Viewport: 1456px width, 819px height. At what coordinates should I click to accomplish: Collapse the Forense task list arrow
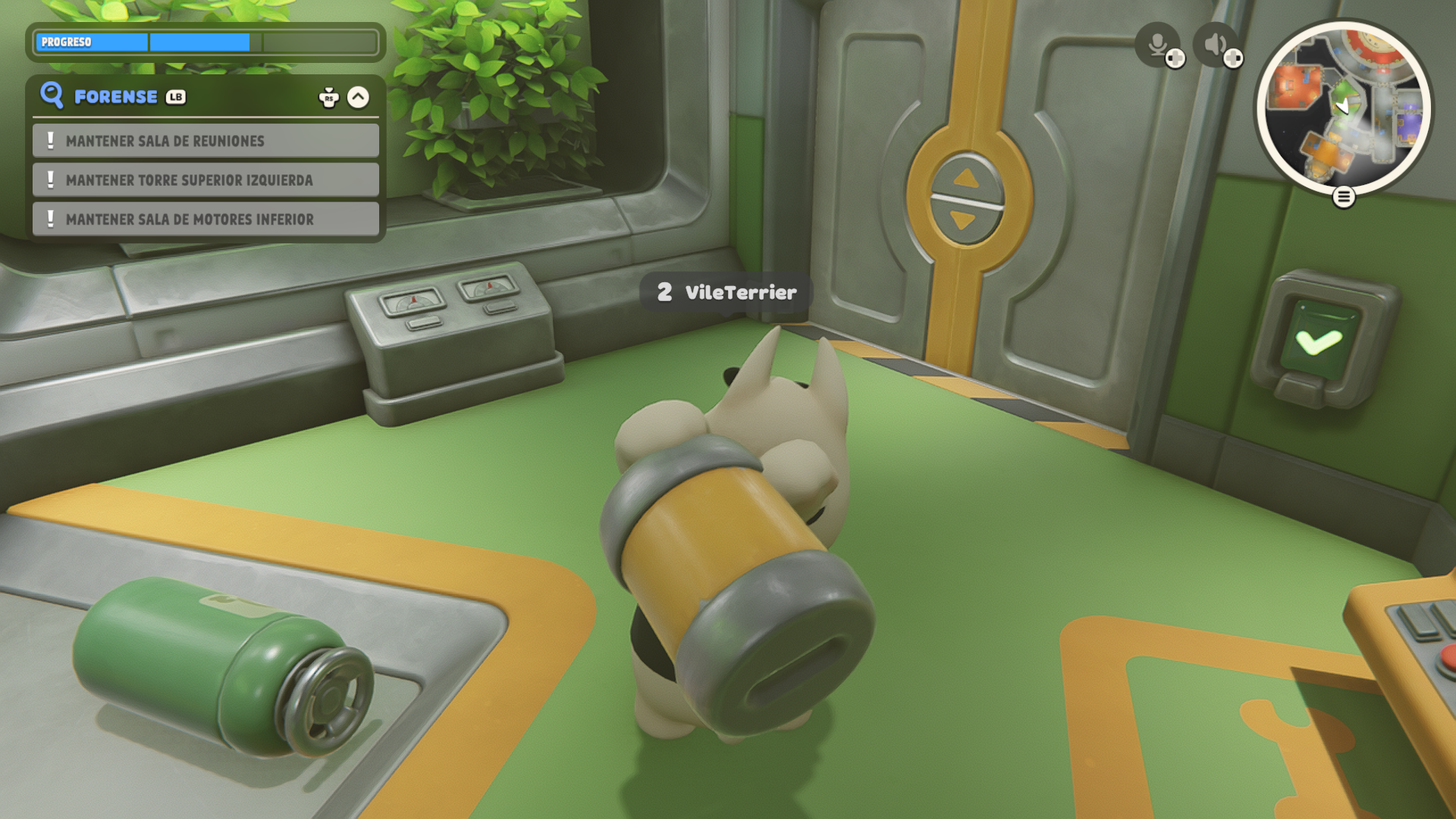pyautogui.click(x=358, y=97)
